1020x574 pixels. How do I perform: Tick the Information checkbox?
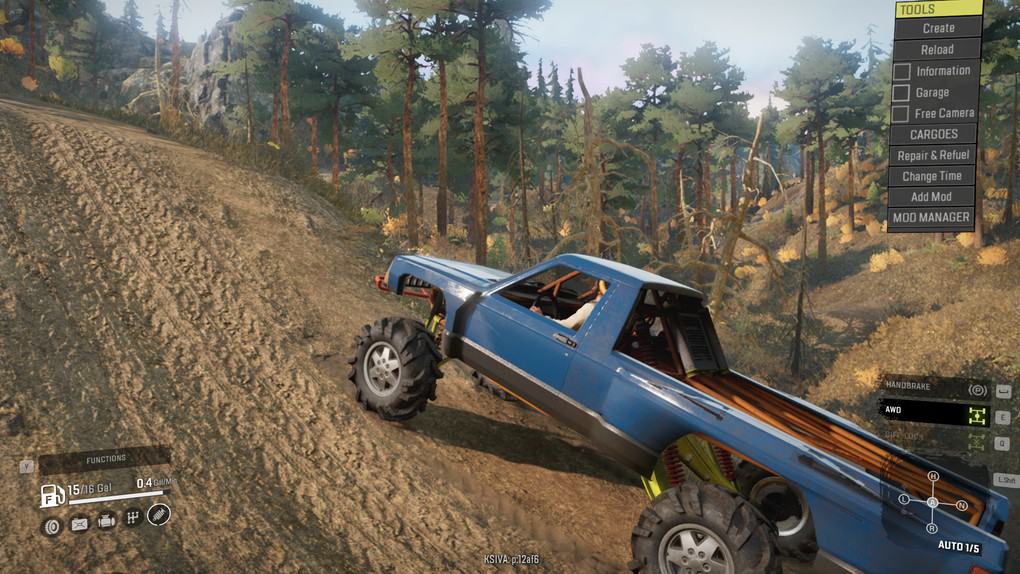(x=902, y=71)
